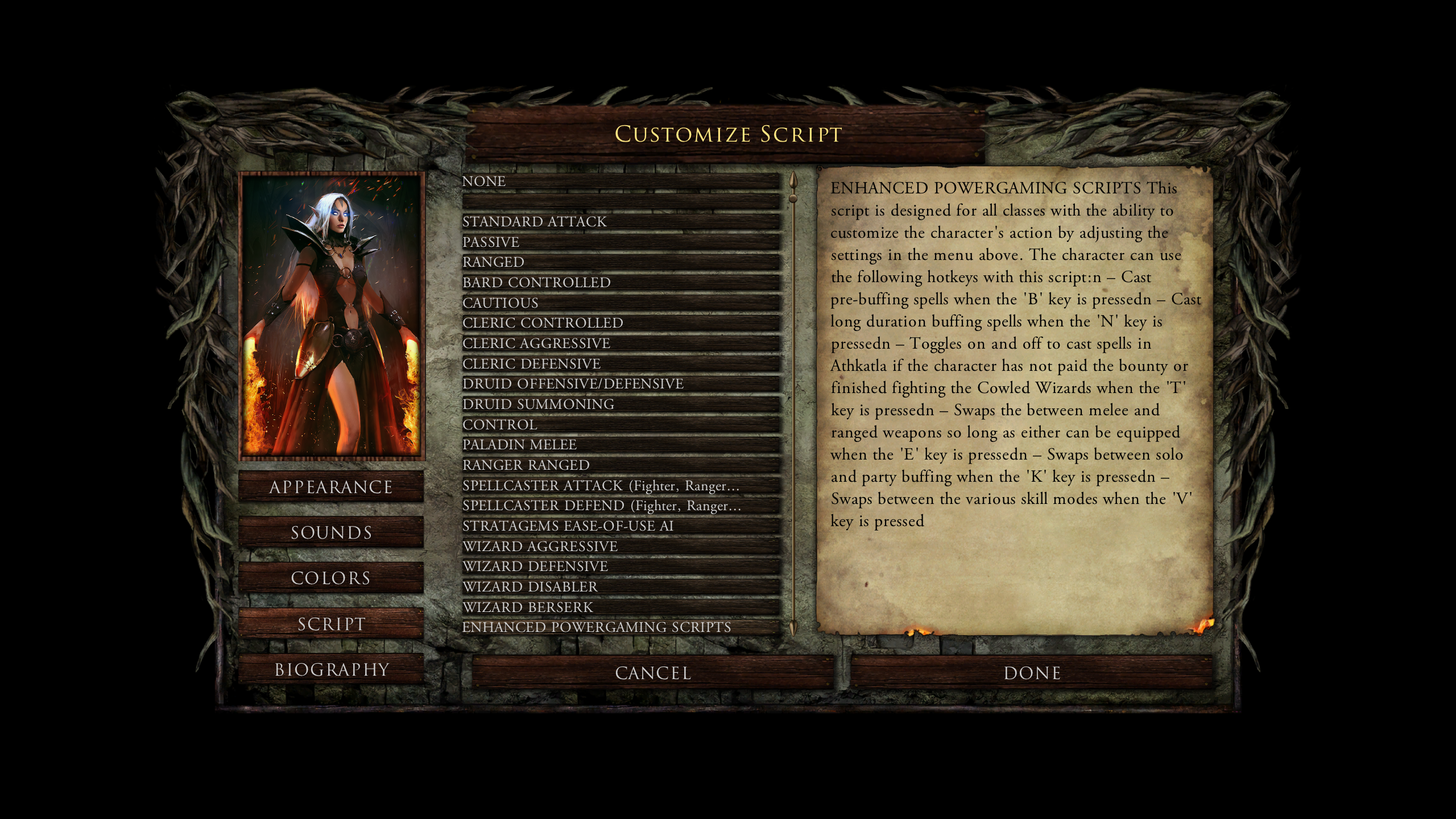Open the Appearance customization
Viewport: 1456px width, 819px height.
[x=330, y=487]
